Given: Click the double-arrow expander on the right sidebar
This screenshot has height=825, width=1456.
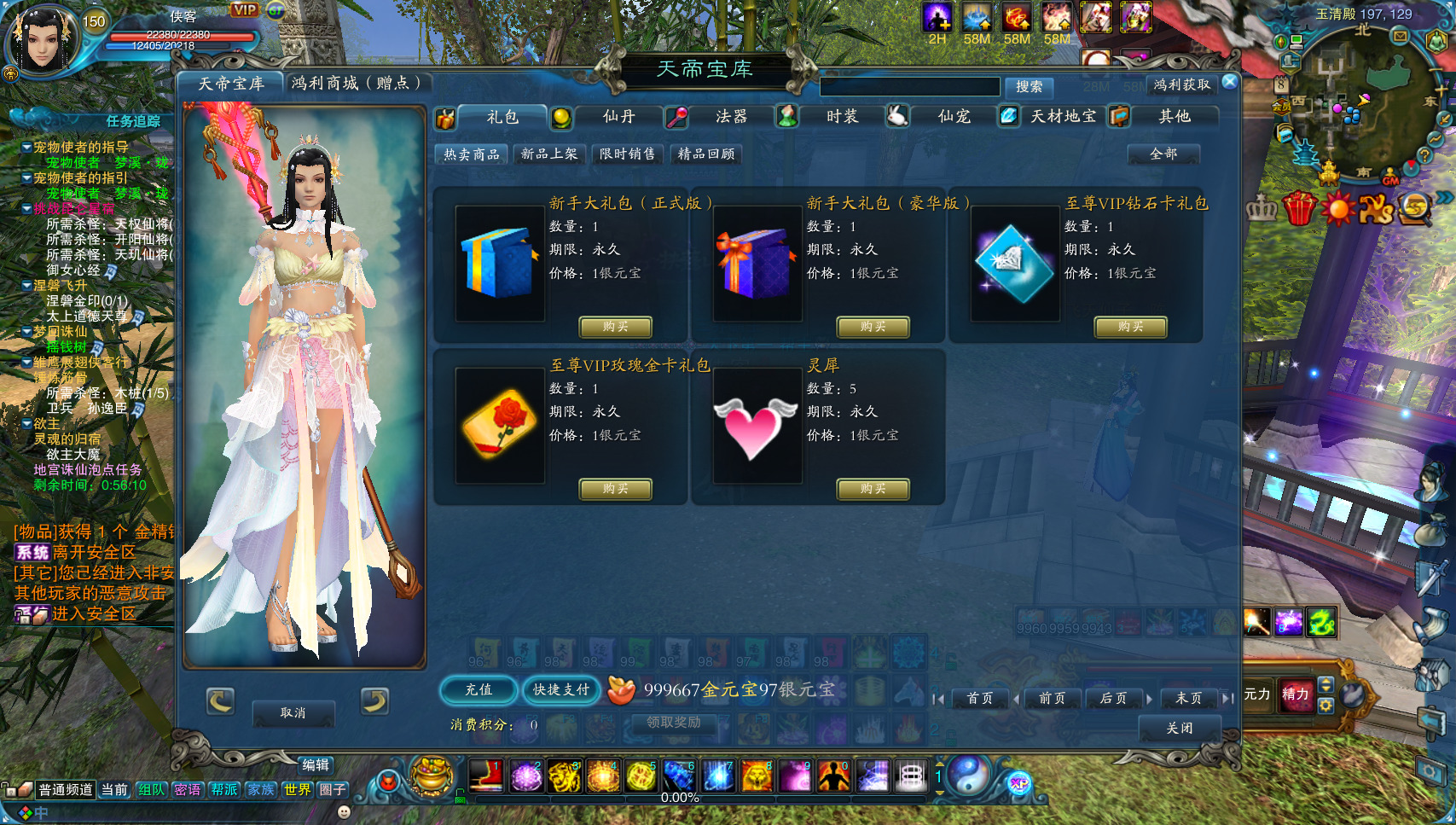Looking at the screenshot, I should click(x=1443, y=198).
